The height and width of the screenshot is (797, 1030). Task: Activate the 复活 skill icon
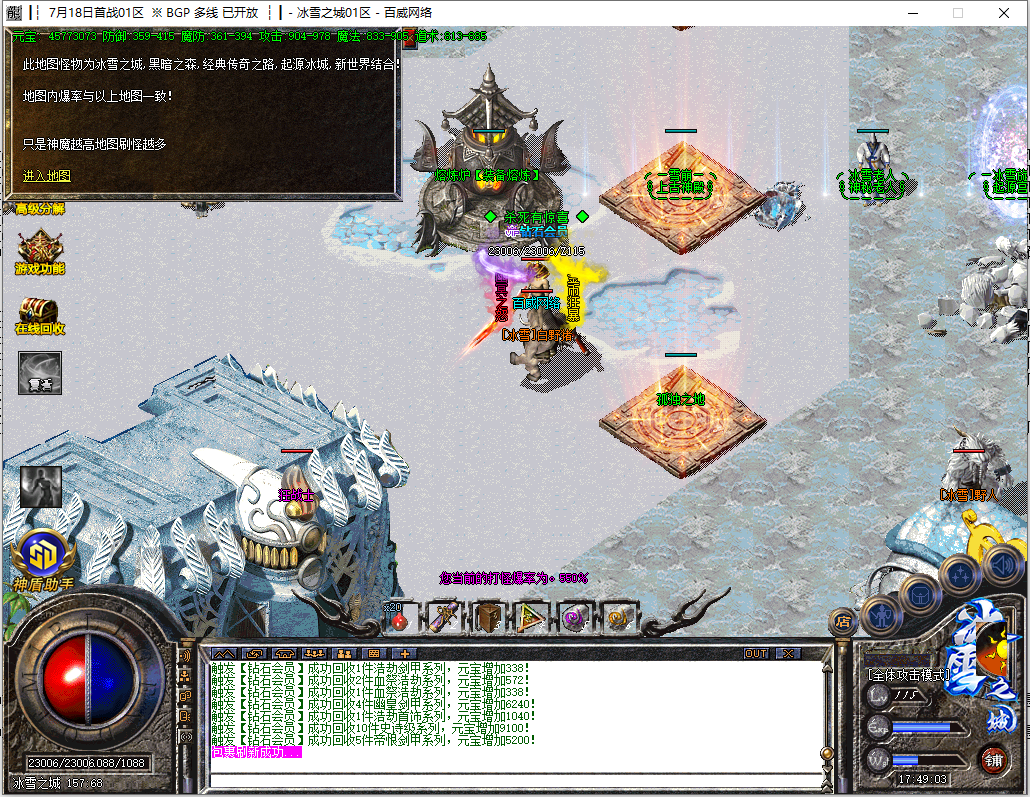tap(40, 372)
